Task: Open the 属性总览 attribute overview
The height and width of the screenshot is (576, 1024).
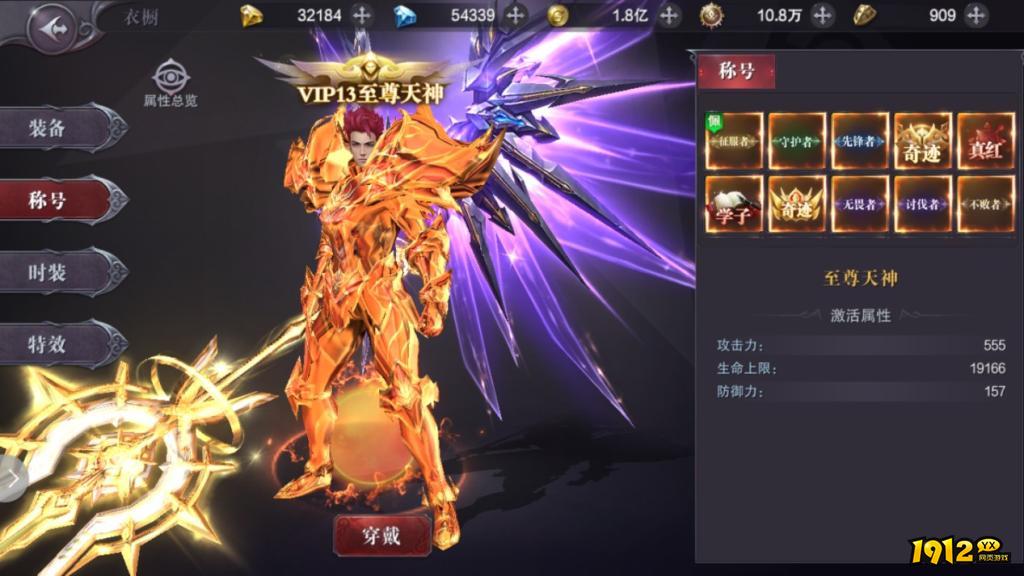Action: coord(171,84)
